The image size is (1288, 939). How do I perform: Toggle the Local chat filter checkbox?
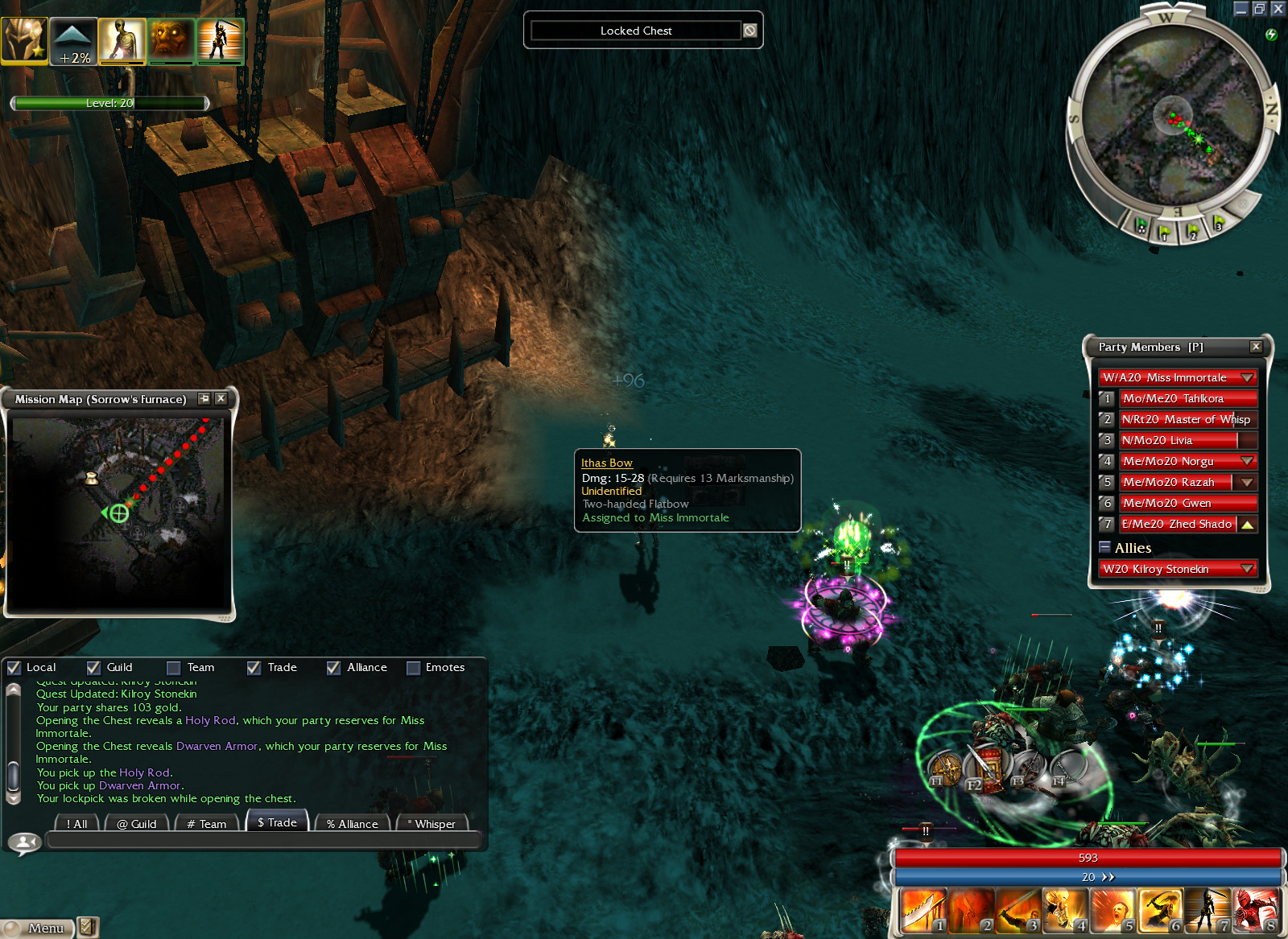pos(14,668)
